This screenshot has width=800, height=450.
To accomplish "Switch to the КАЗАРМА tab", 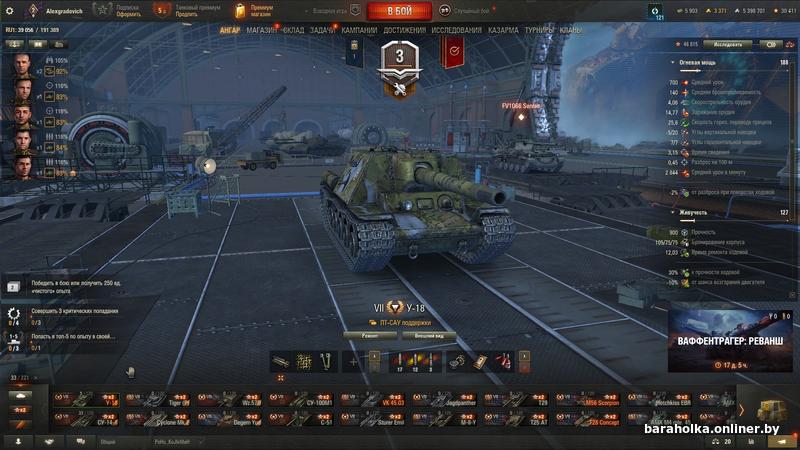I will 503,31.
